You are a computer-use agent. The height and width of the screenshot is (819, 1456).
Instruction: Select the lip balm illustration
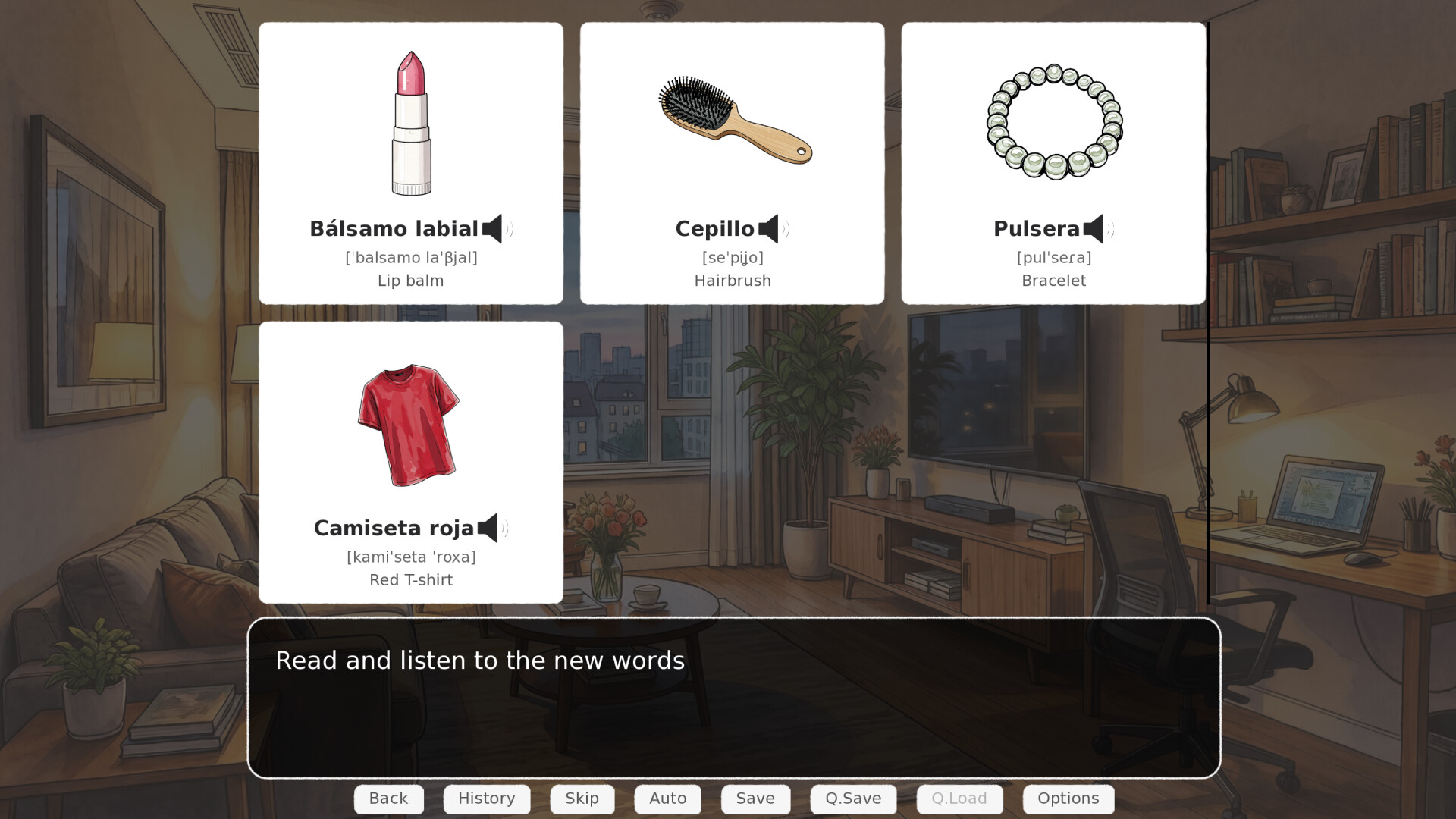(x=410, y=121)
